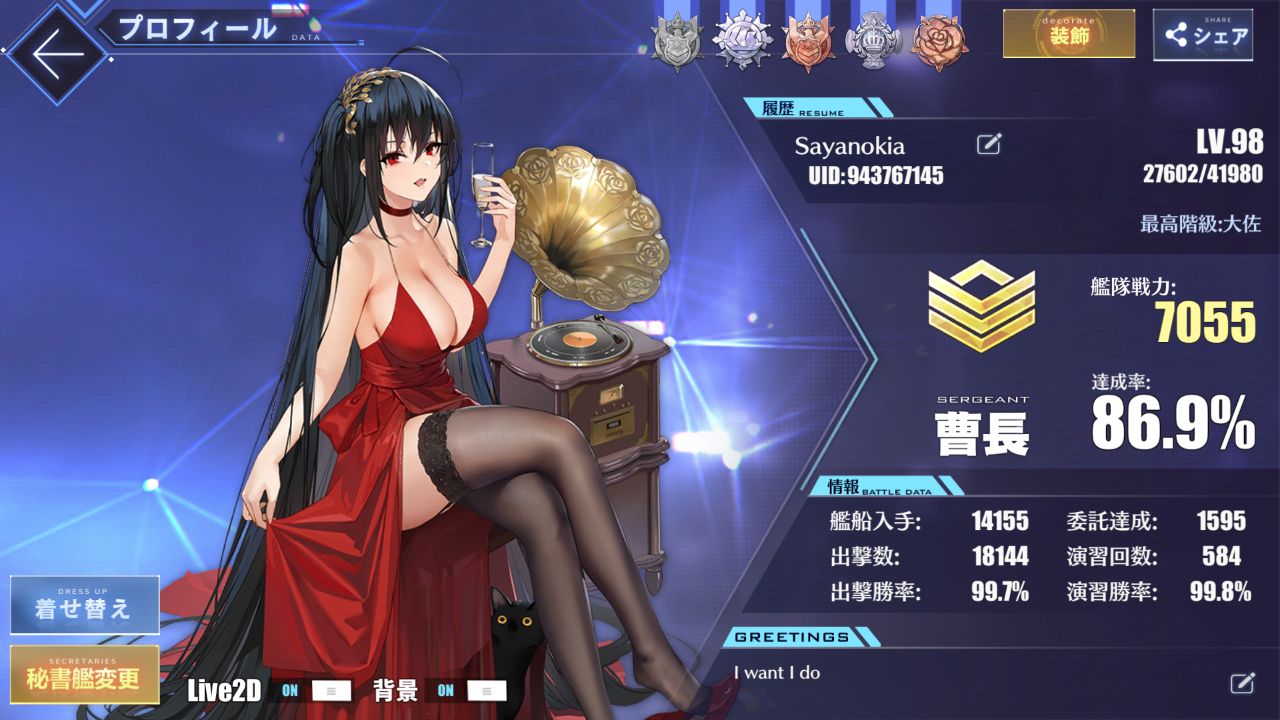Edit the commander name Sayanokia

click(988, 145)
